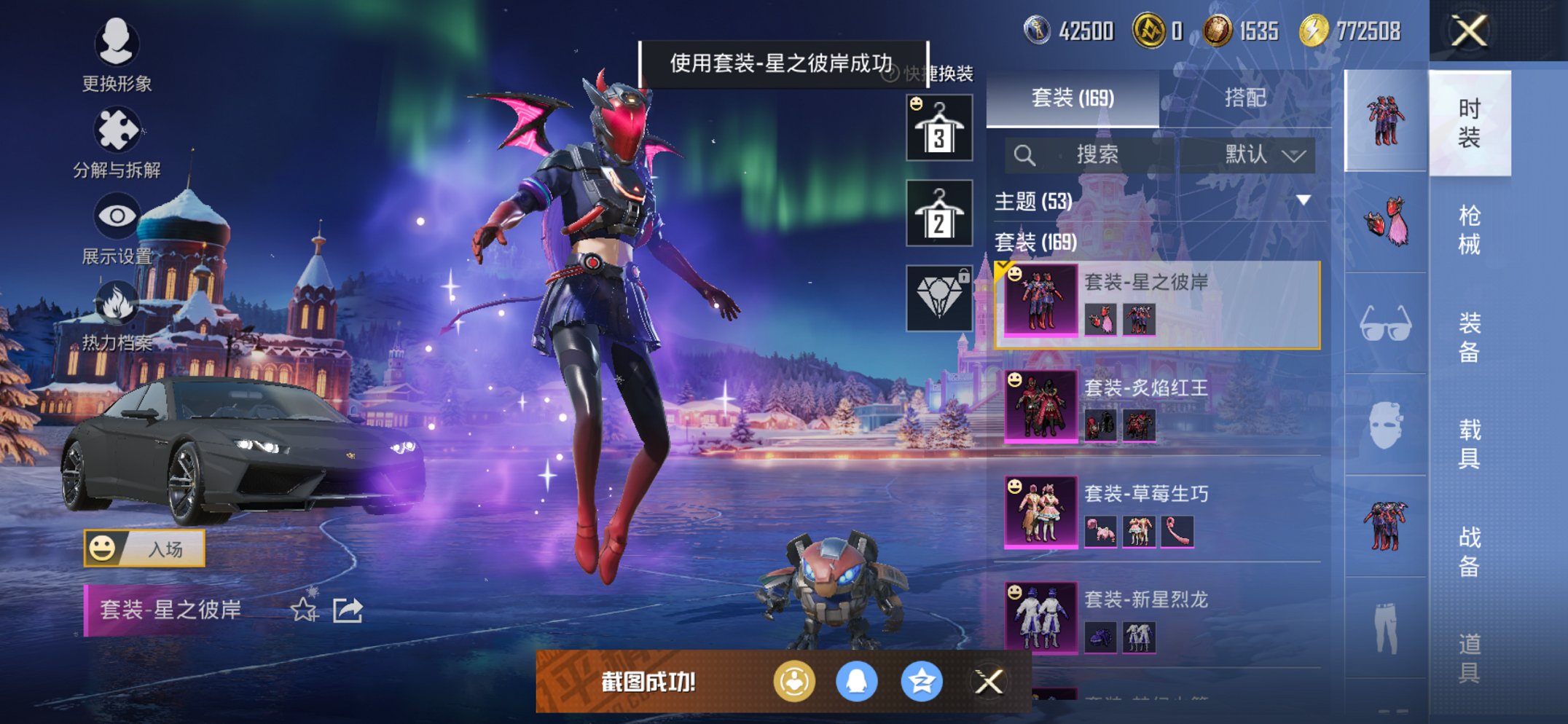Open the 默认 sorting dropdown

[x=1256, y=154]
